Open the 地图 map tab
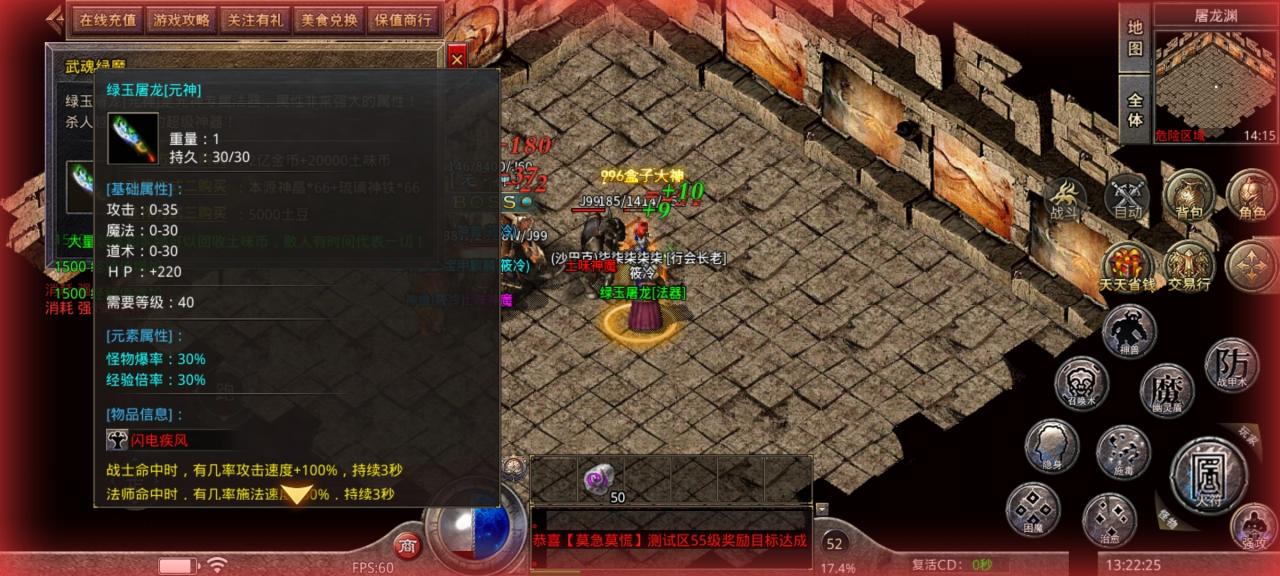Screen dimensions: 1280x576 (1135, 37)
